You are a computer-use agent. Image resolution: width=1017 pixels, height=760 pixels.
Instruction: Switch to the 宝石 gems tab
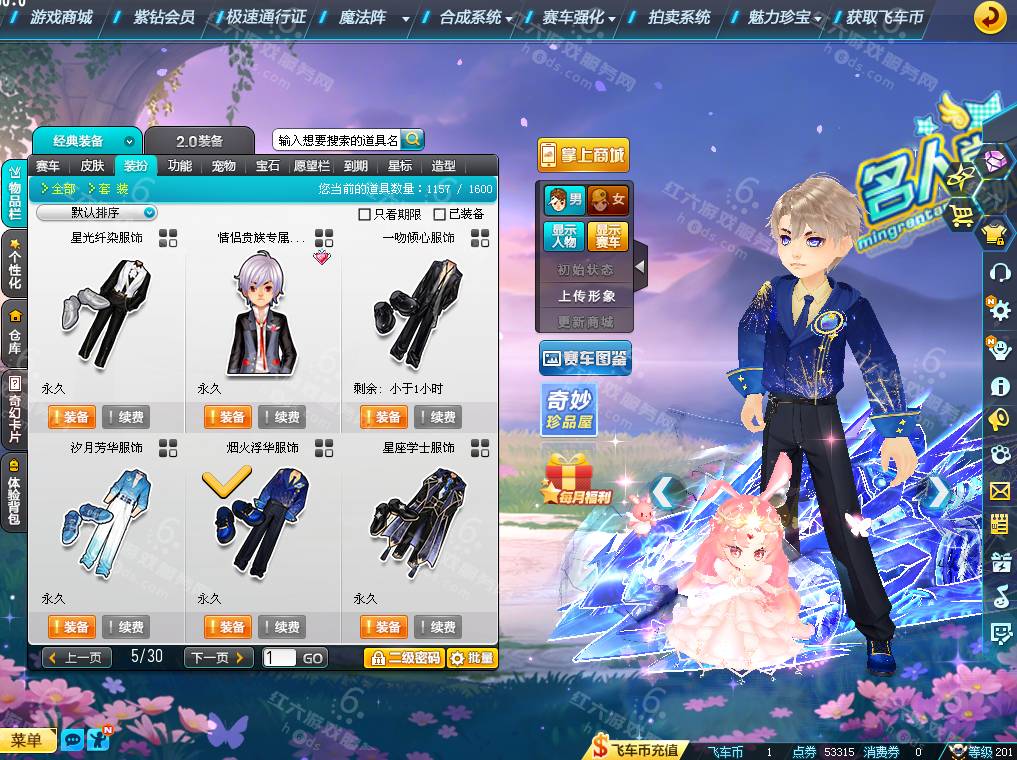(x=268, y=166)
